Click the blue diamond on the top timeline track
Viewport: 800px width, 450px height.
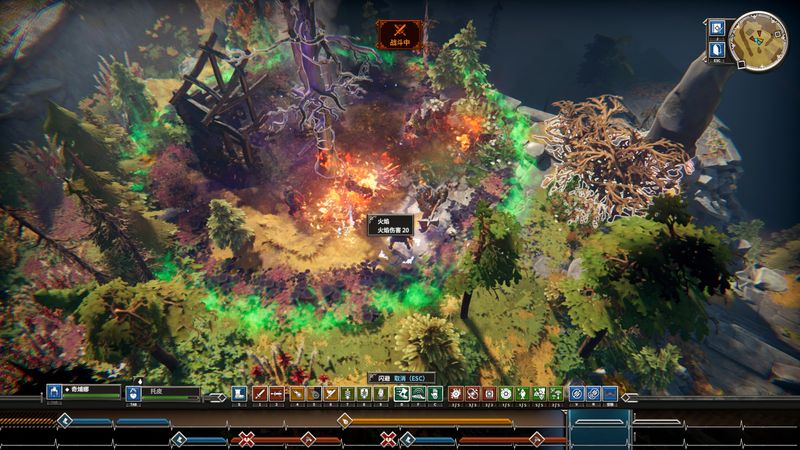64,420
